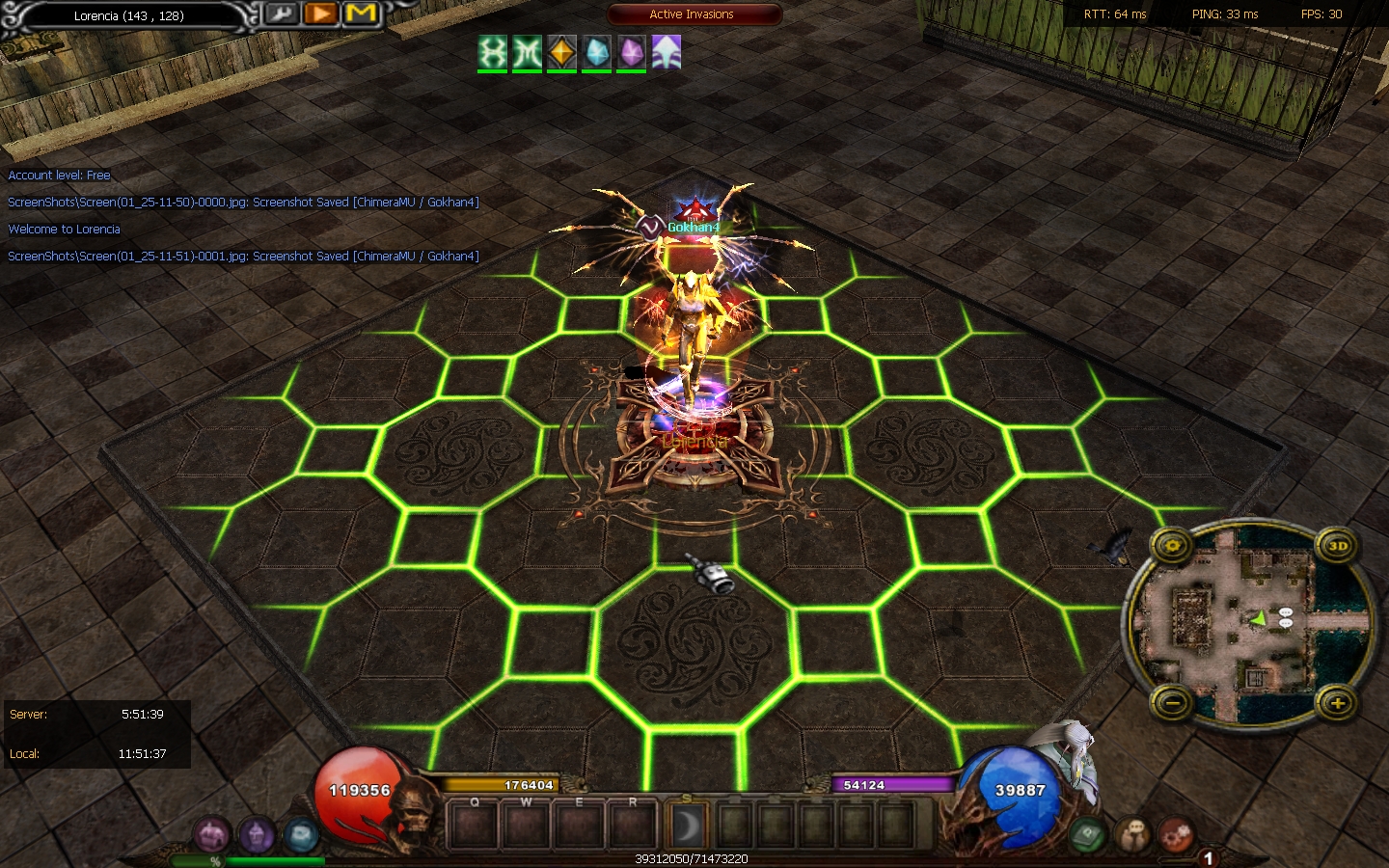This screenshot has height=868, width=1389.
Task: Select the first green rune buff icon
Action: coord(493,52)
